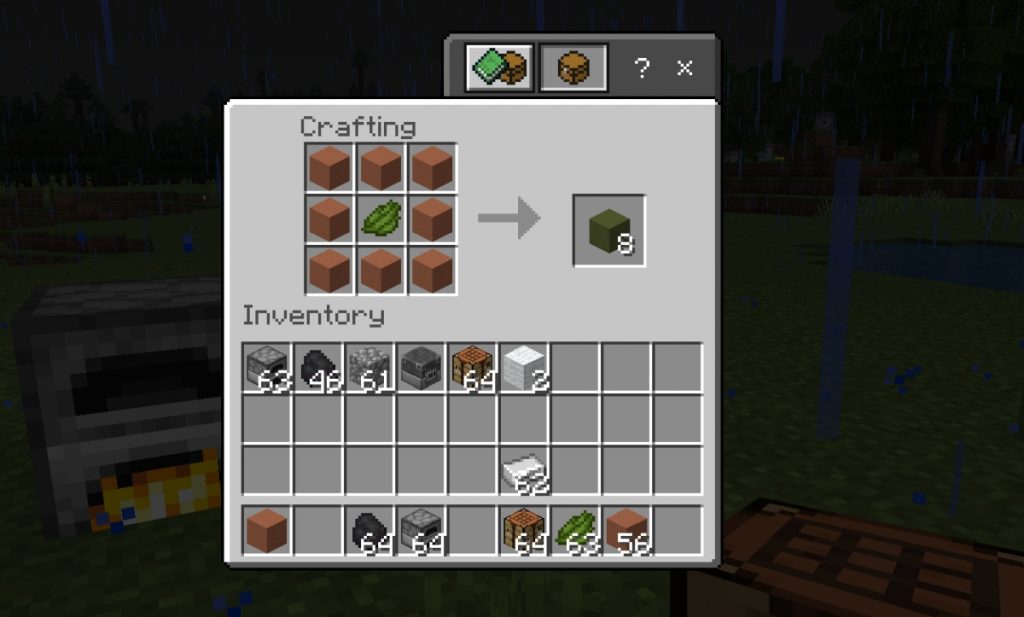Image resolution: width=1024 pixels, height=617 pixels.
Task: Switch to the green recipe book tab
Action: pos(498,68)
